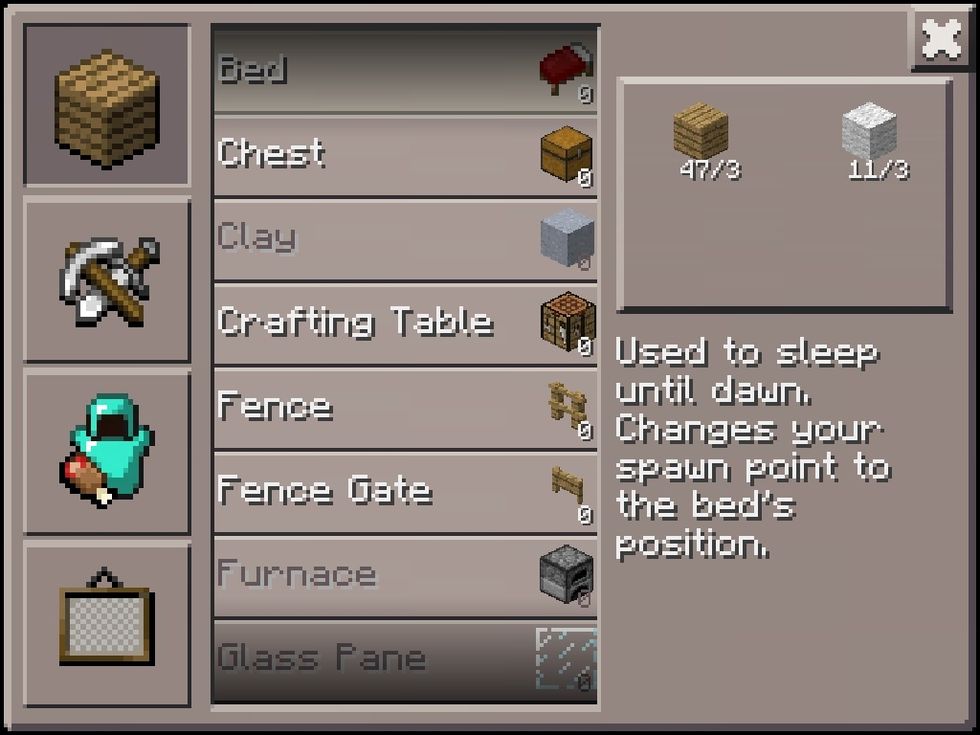
Task: Select the Furnace recipe row
Action: click(405, 575)
